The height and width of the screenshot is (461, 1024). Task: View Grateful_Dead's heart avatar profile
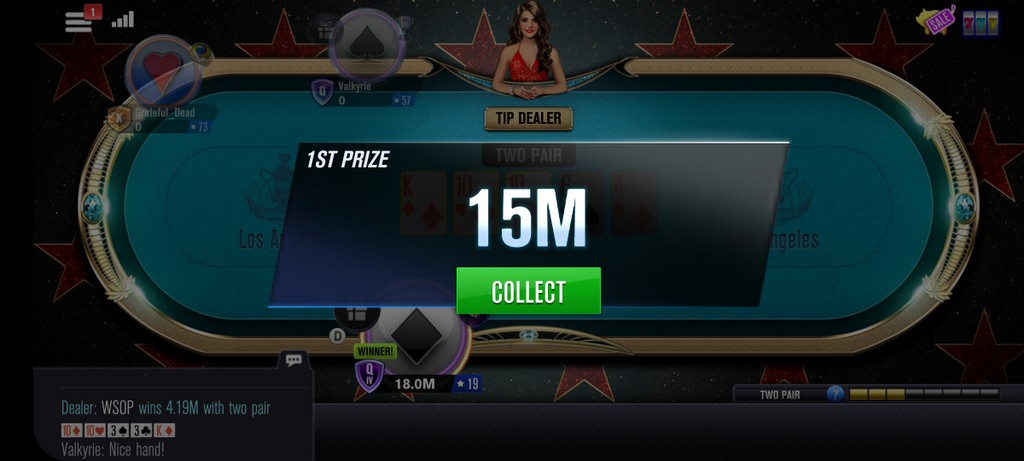point(162,70)
